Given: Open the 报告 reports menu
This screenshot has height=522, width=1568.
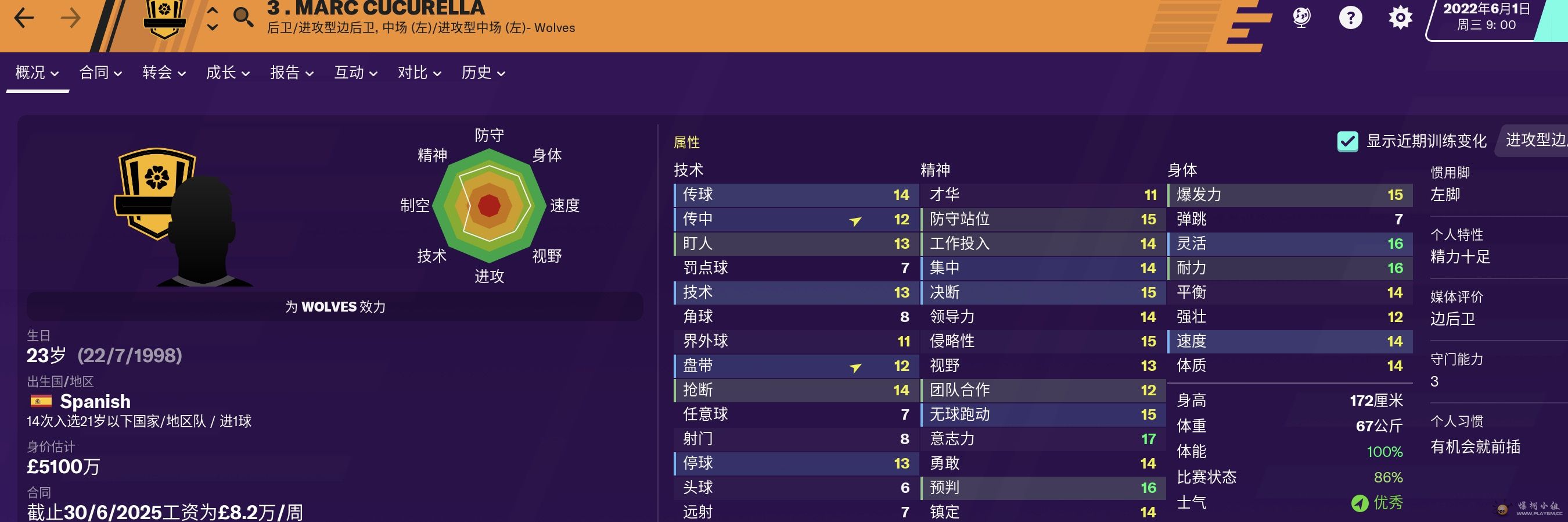Looking at the screenshot, I should (x=292, y=73).
